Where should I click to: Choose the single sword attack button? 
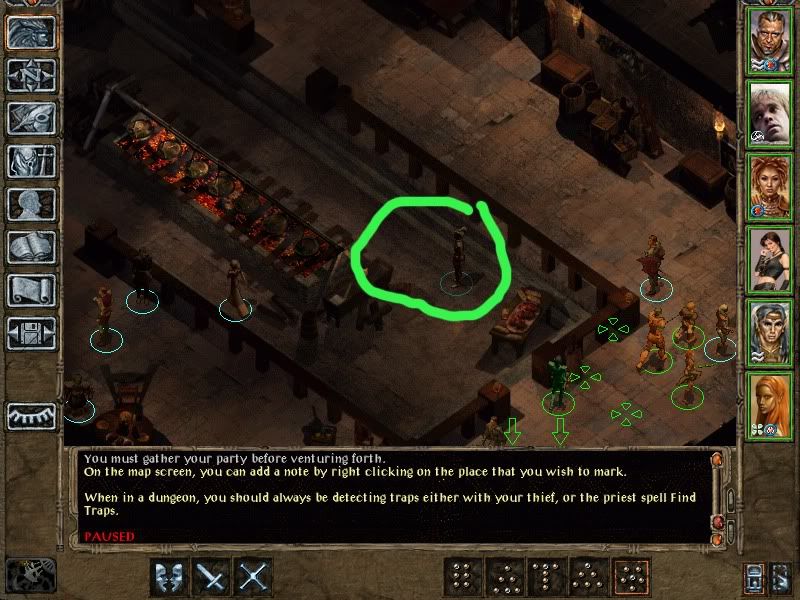pyautogui.click(x=212, y=577)
